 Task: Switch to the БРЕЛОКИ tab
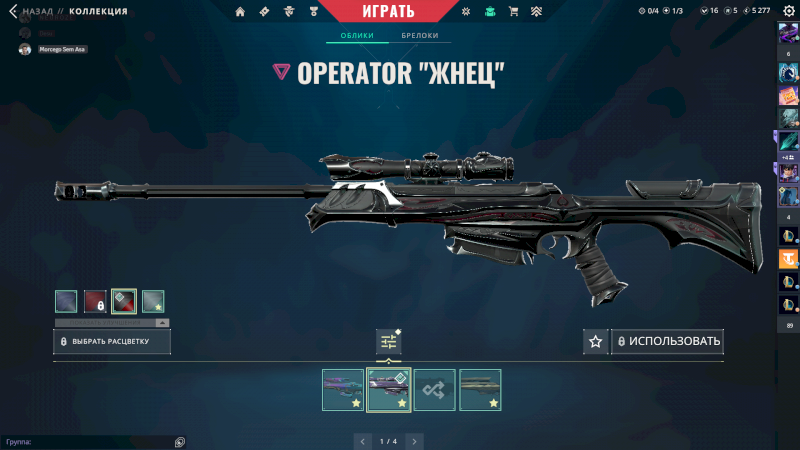pos(420,36)
